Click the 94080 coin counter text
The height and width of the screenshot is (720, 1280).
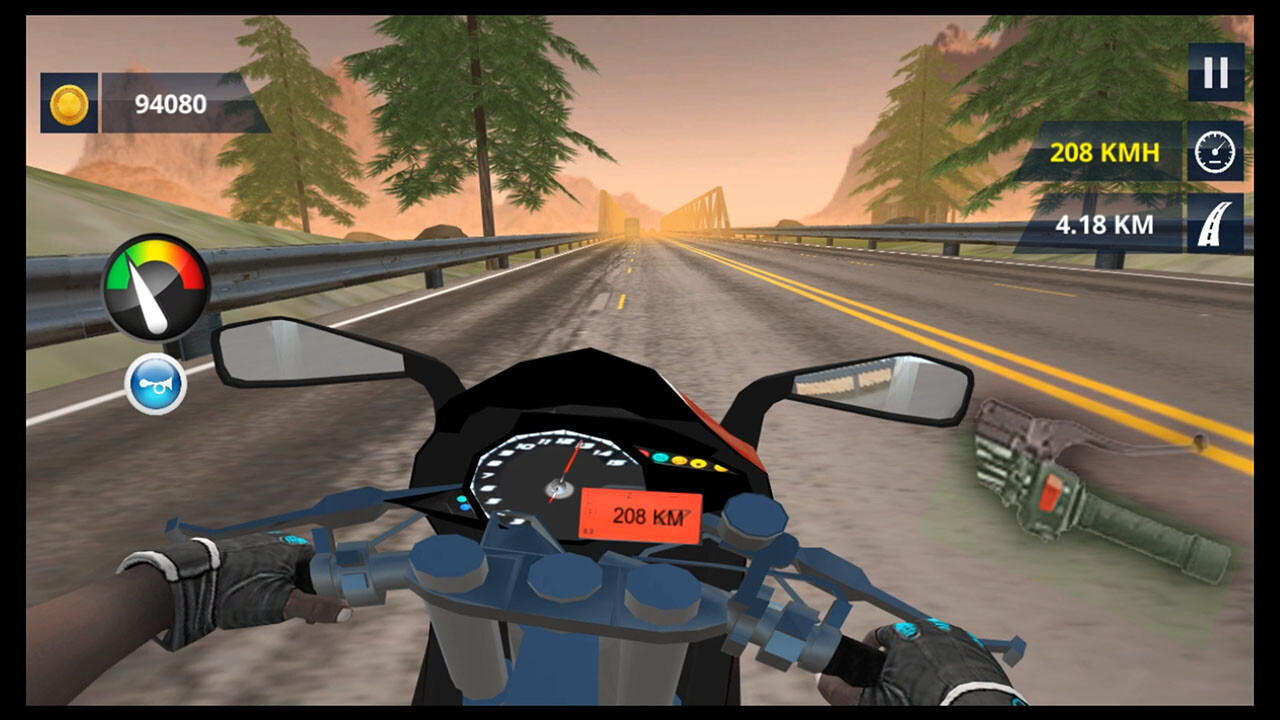point(169,101)
